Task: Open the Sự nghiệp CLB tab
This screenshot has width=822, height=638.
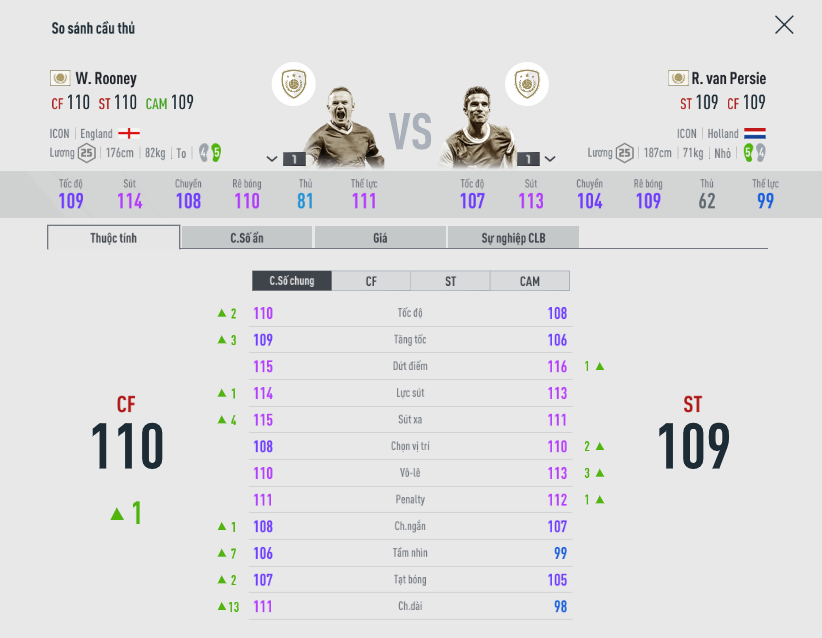Action: coord(513,238)
